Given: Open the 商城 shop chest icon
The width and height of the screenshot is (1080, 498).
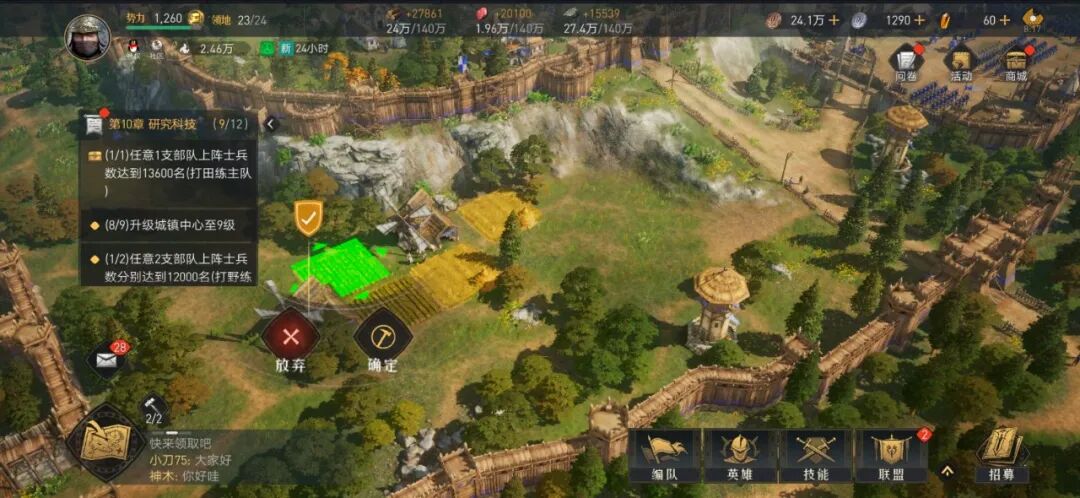Looking at the screenshot, I should pyautogui.click(x=1017, y=62).
